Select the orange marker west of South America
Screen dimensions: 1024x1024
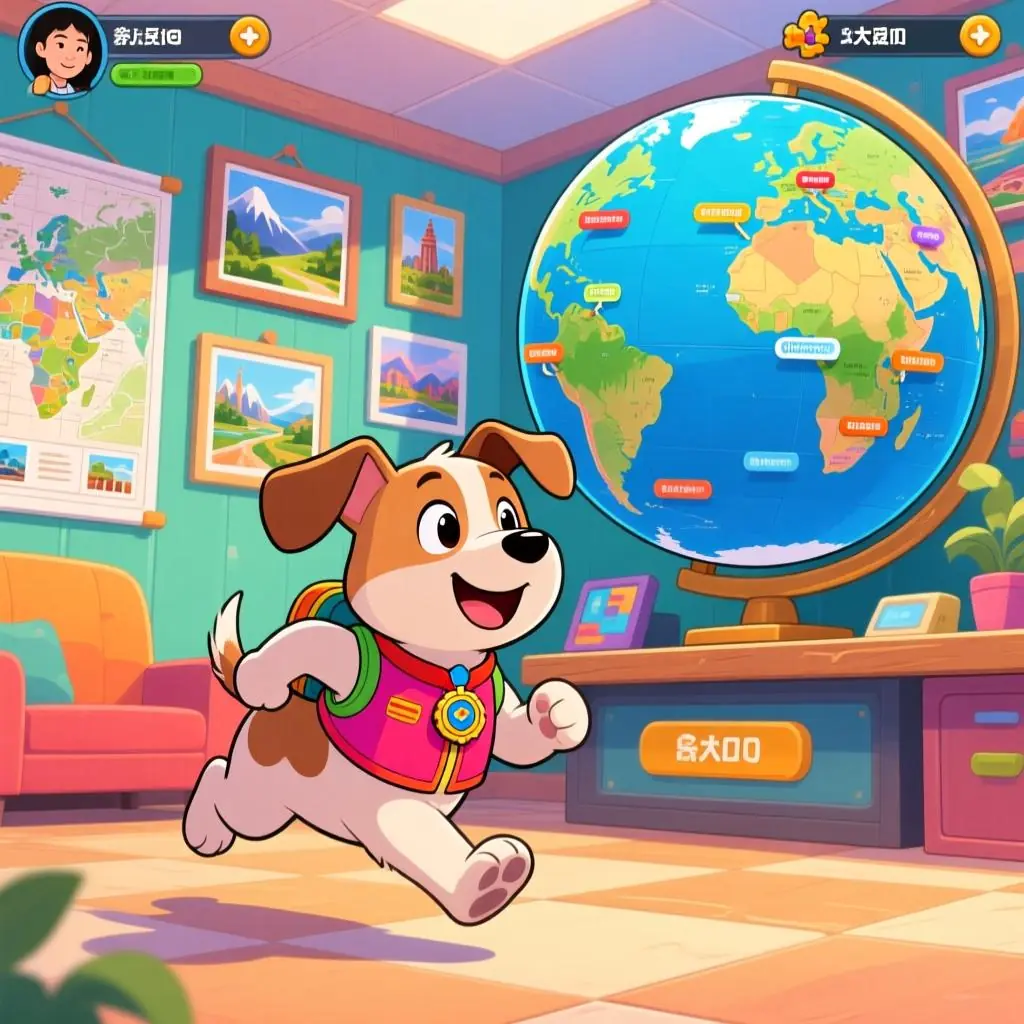(x=543, y=352)
